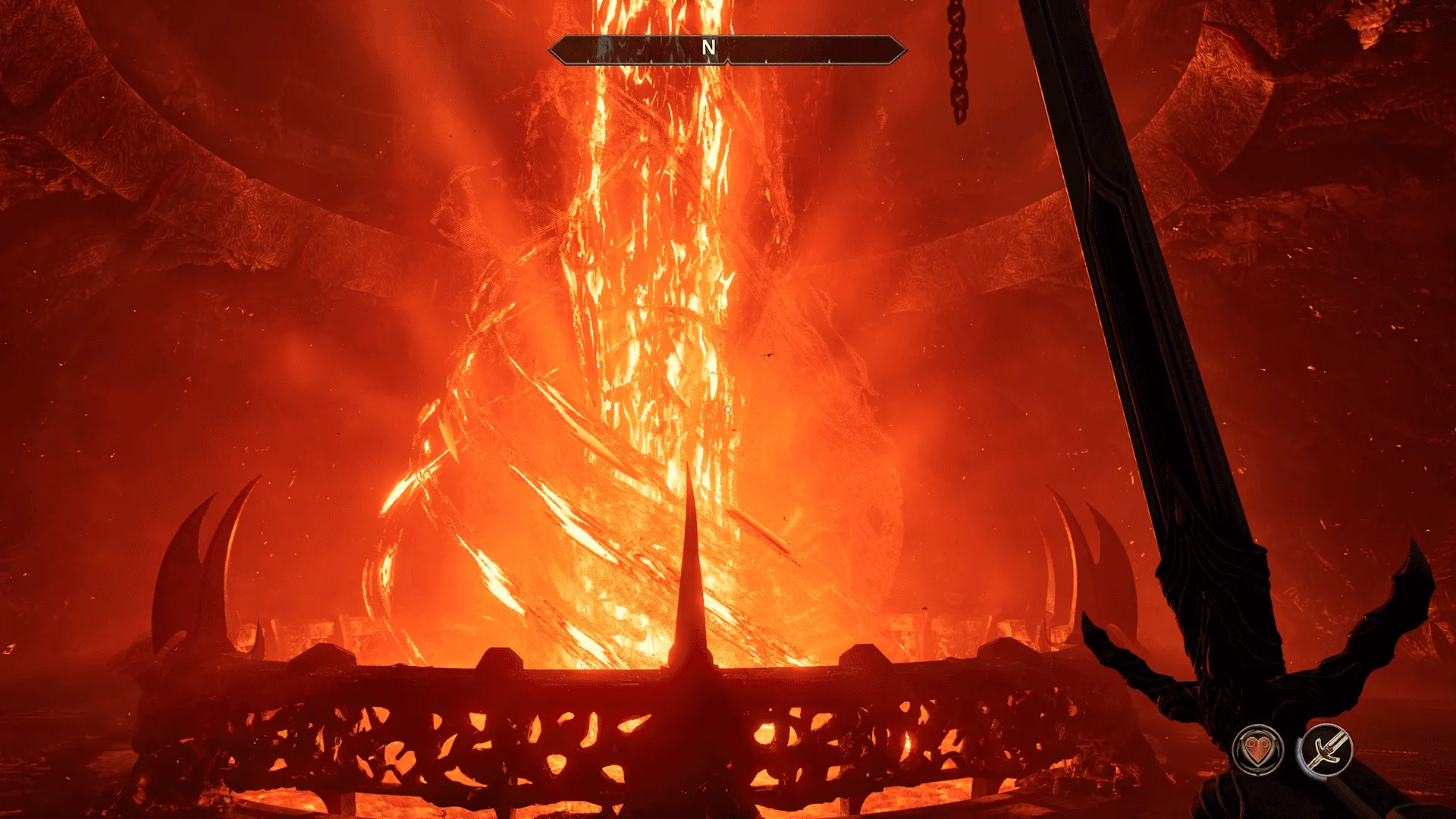Click the small diamond crosshair at screen center

pyautogui.click(x=726, y=408)
